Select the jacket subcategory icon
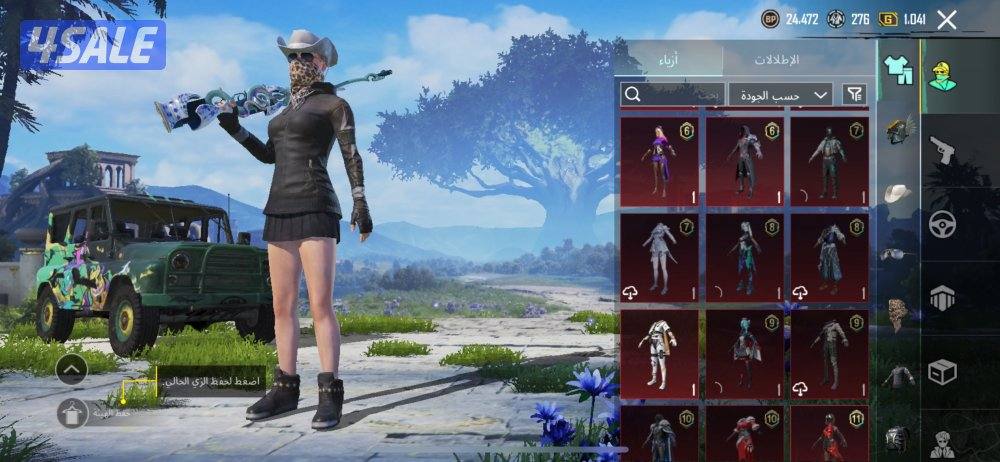1000x462 pixels. [900, 376]
